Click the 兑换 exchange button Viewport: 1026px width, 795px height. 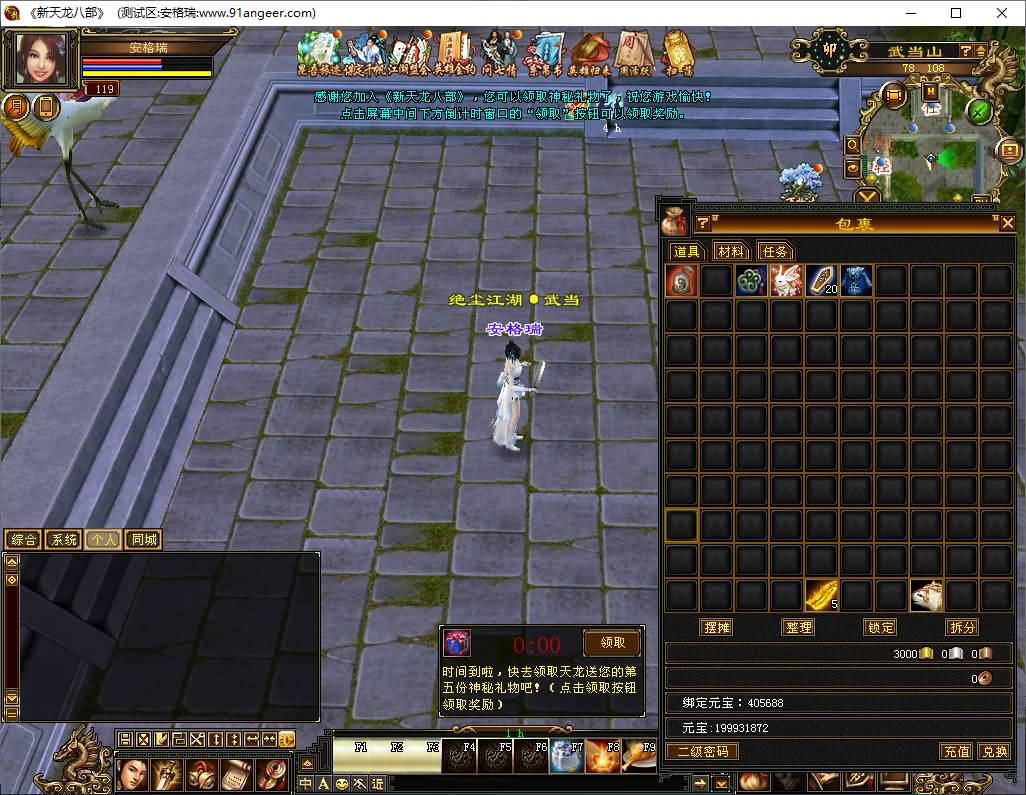tap(993, 751)
